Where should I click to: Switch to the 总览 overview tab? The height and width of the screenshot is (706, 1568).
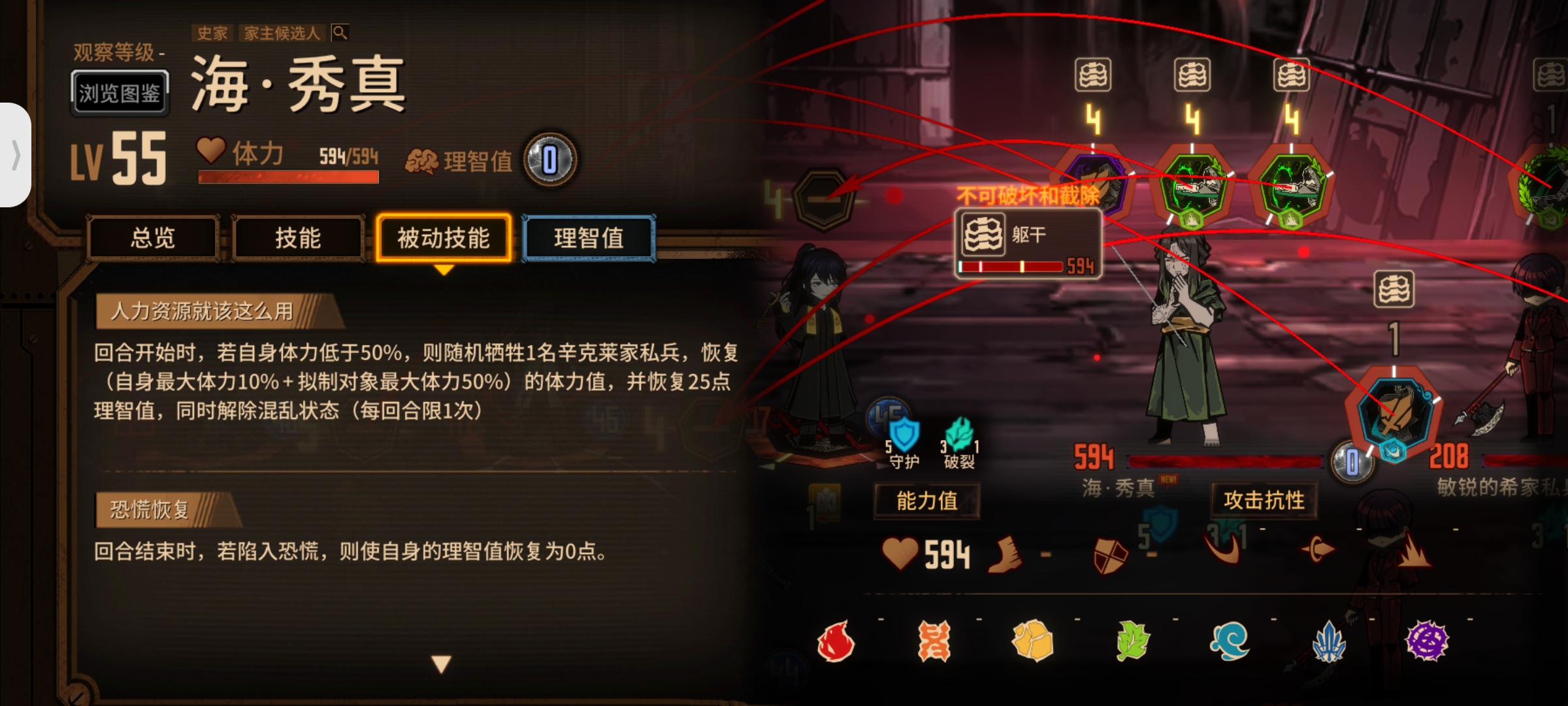click(153, 238)
